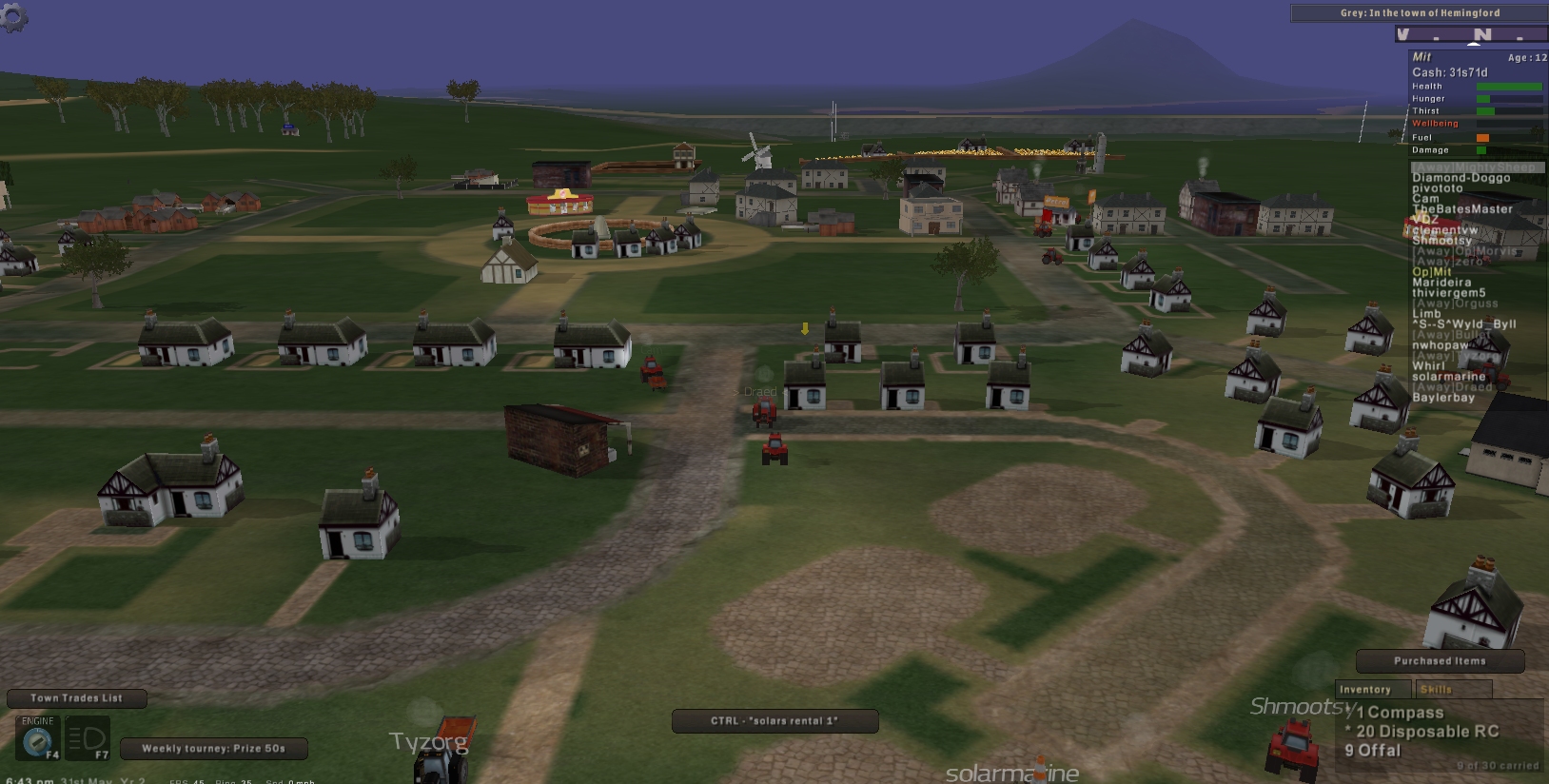Toggle the headlights icon
Image resolution: width=1549 pixels, height=784 pixels.
(87, 738)
